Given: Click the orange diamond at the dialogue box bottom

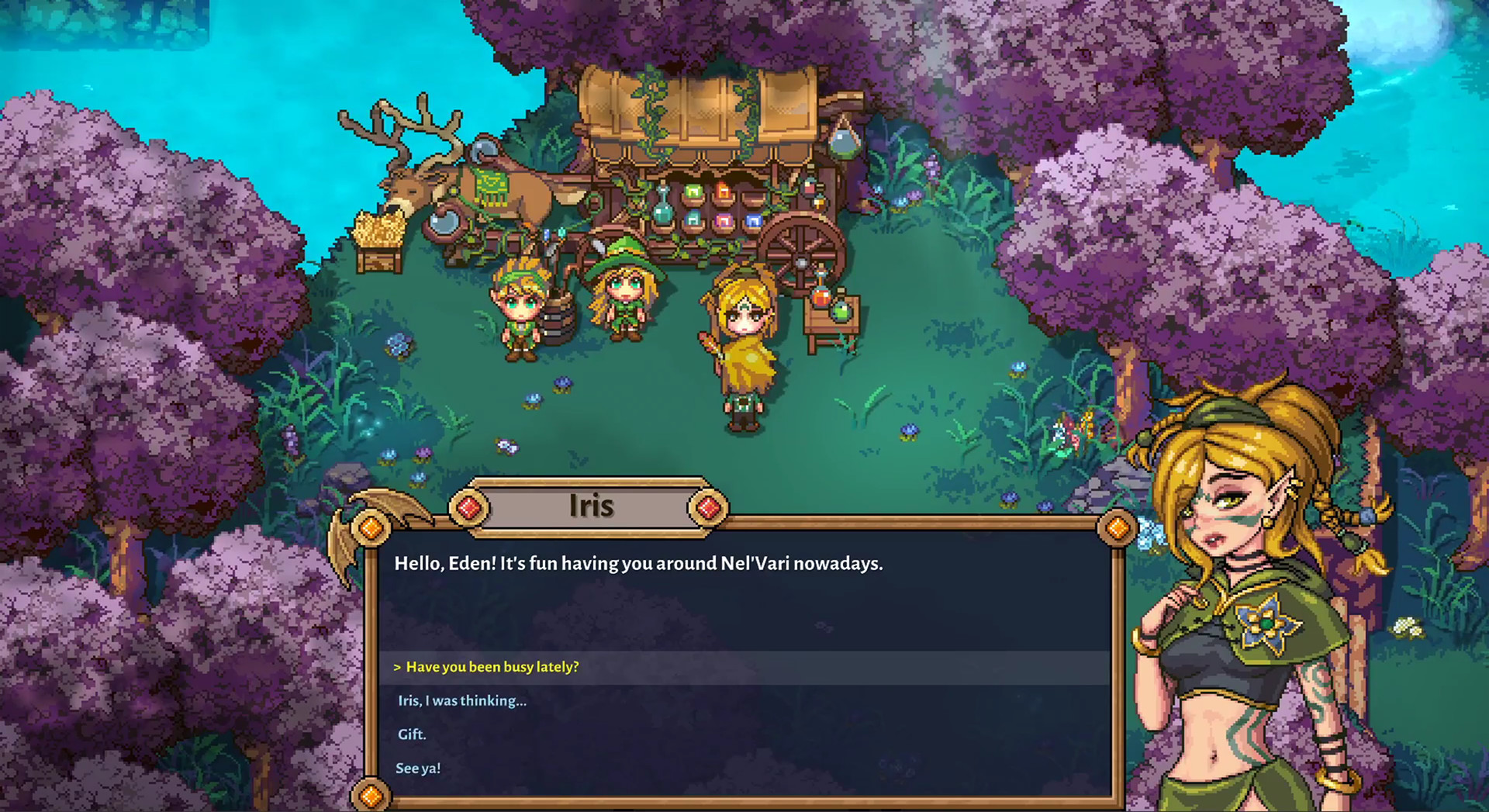Looking at the screenshot, I should click(x=371, y=794).
